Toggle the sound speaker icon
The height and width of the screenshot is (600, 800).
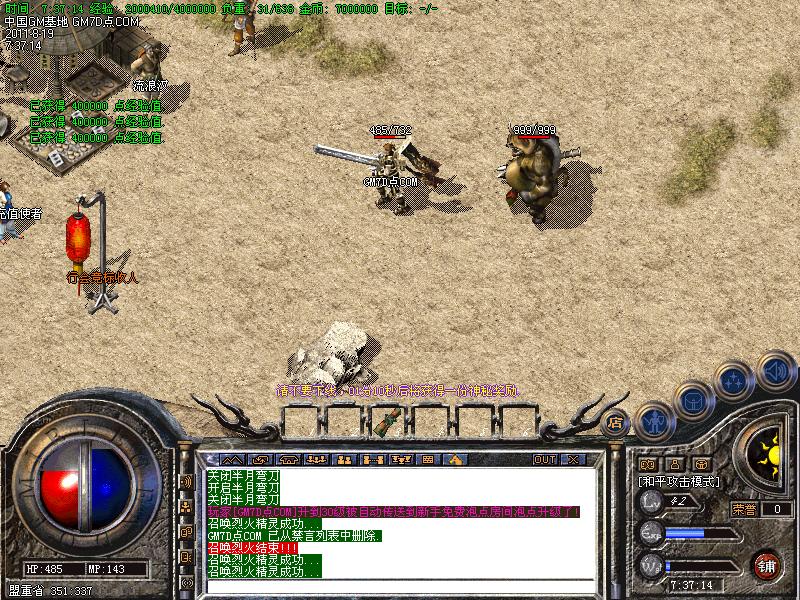[x=774, y=370]
